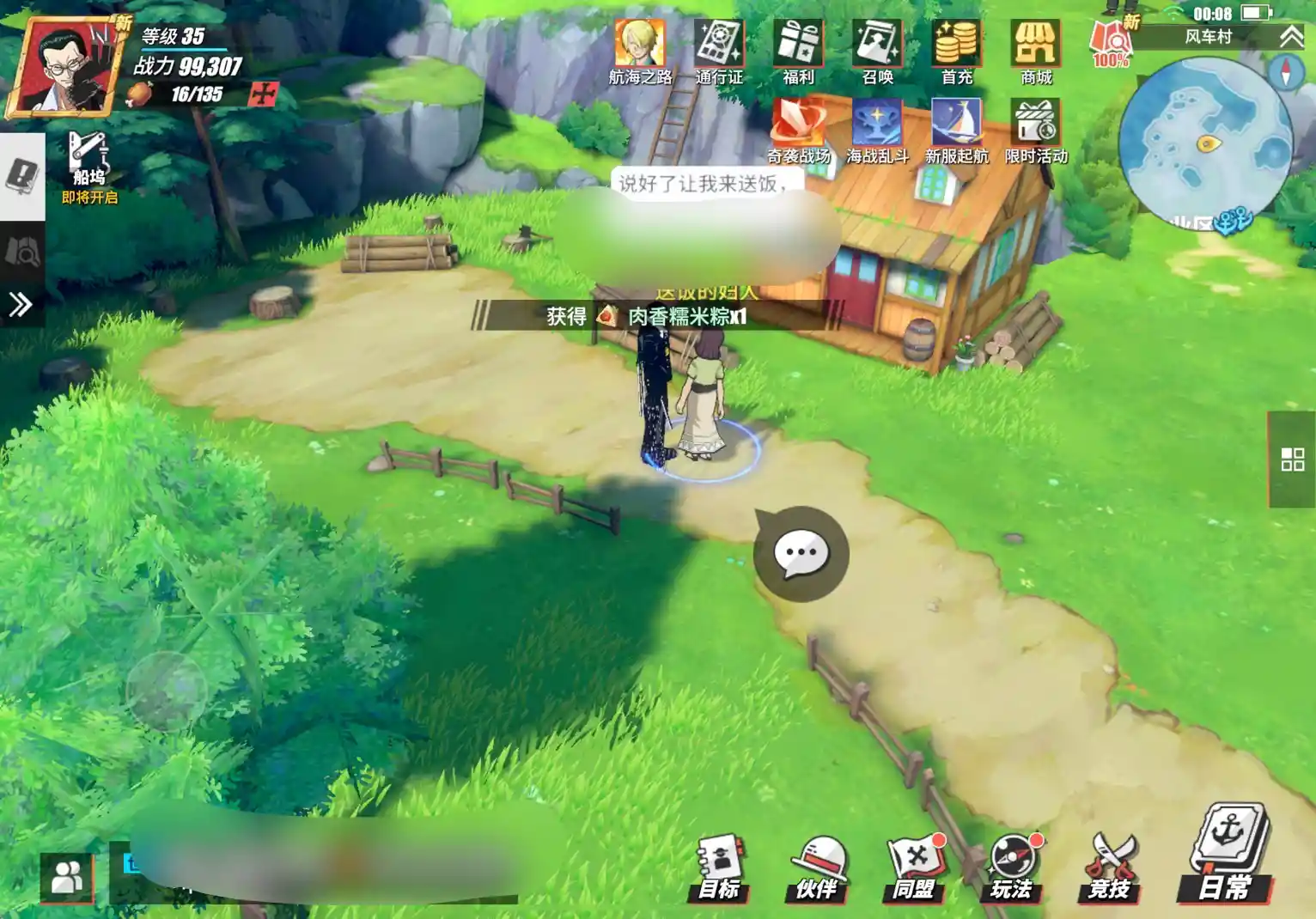Image resolution: width=1316 pixels, height=919 pixels.
Task: Open the 航海之路 event icon
Action: click(x=640, y=50)
